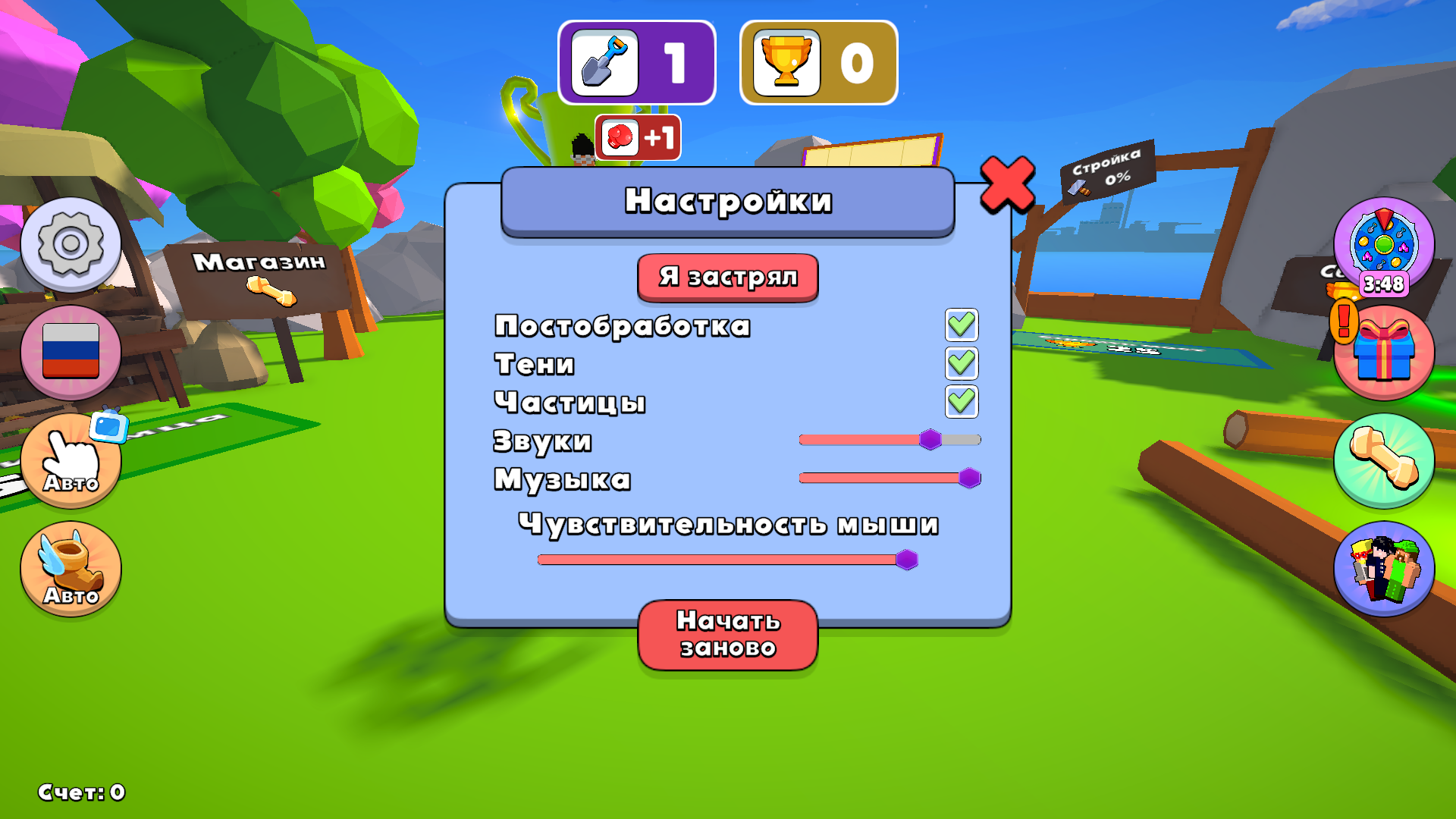Viewport: 1456px width, 819px height.
Task: Click the Russian flag language icon
Action: (71, 351)
